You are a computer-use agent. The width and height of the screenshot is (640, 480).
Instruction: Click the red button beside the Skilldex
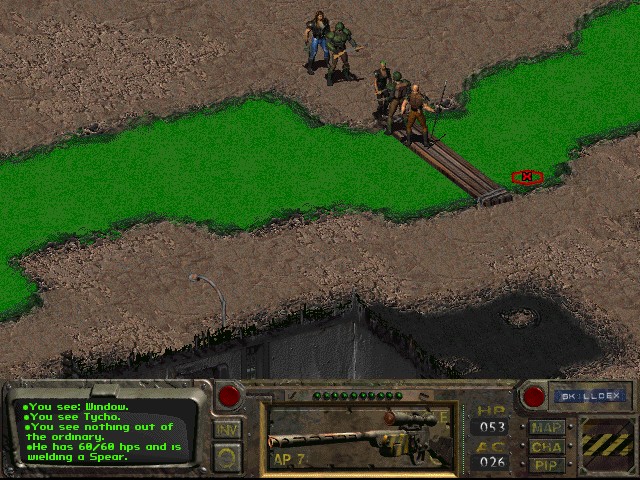tap(534, 396)
